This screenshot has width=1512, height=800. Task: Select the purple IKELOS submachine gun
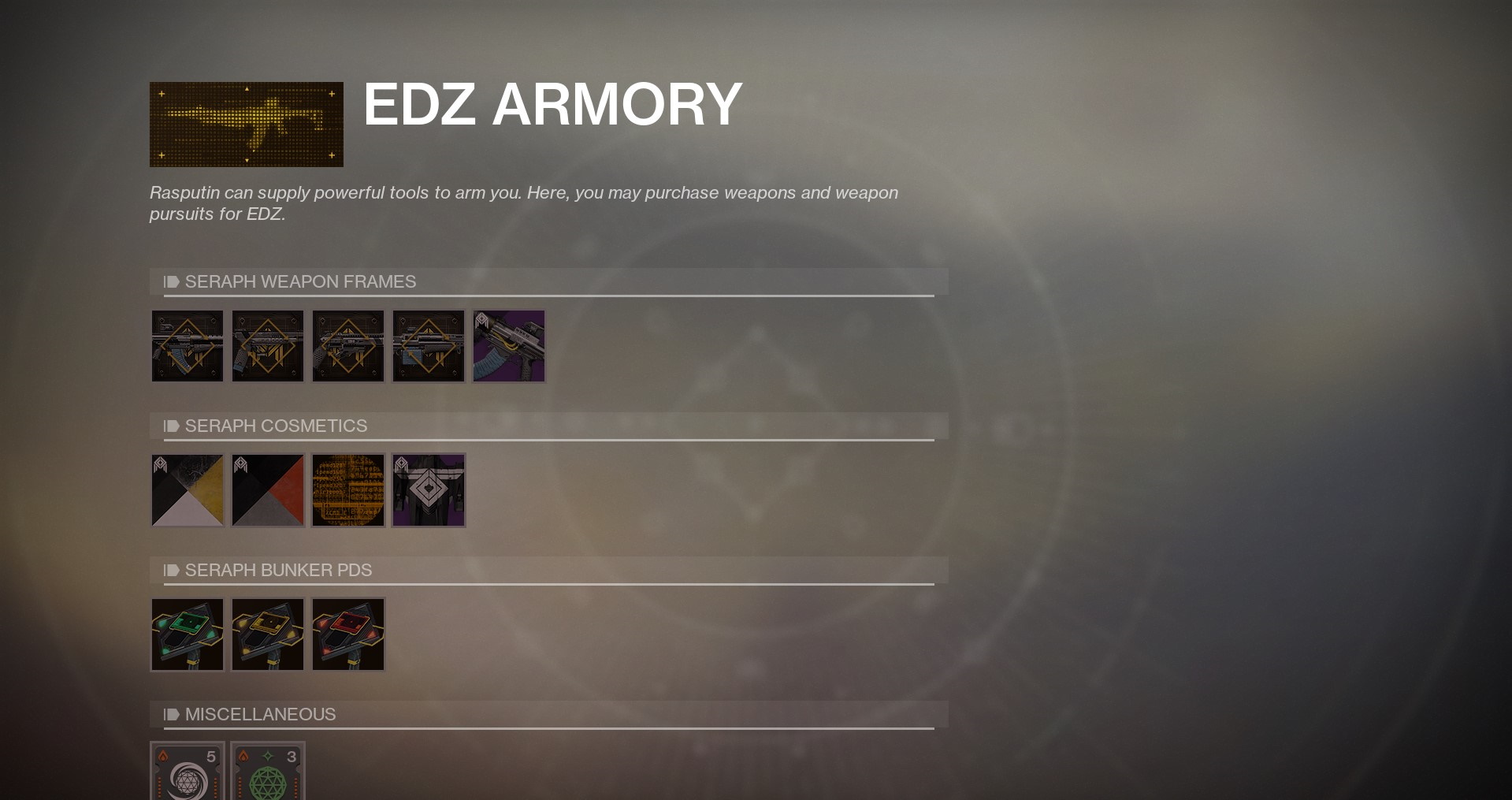point(508,345)
